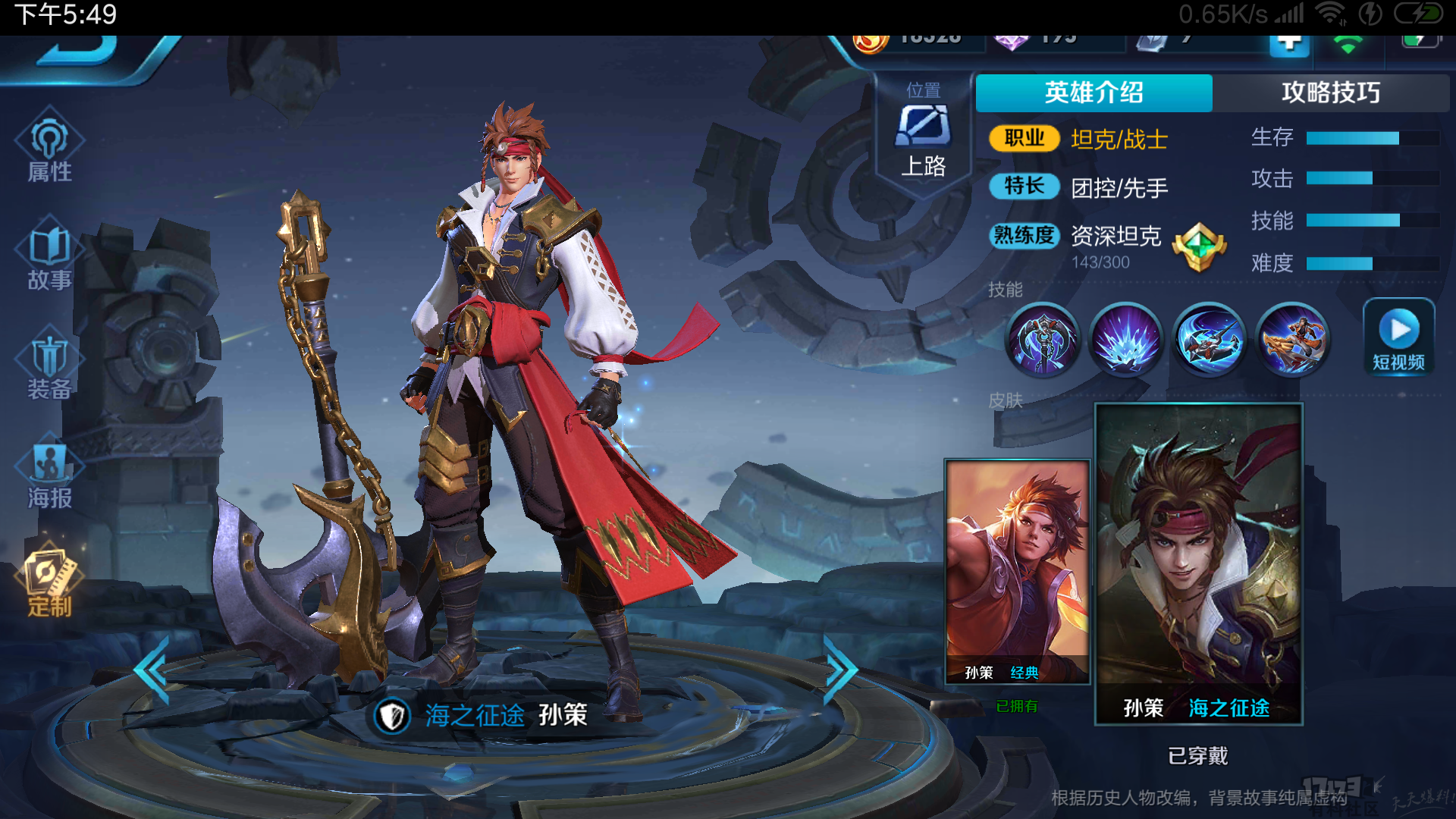Check the golden ship ultimate skill icon
The image size is (1456, 819).
[x=1293, y=340]
